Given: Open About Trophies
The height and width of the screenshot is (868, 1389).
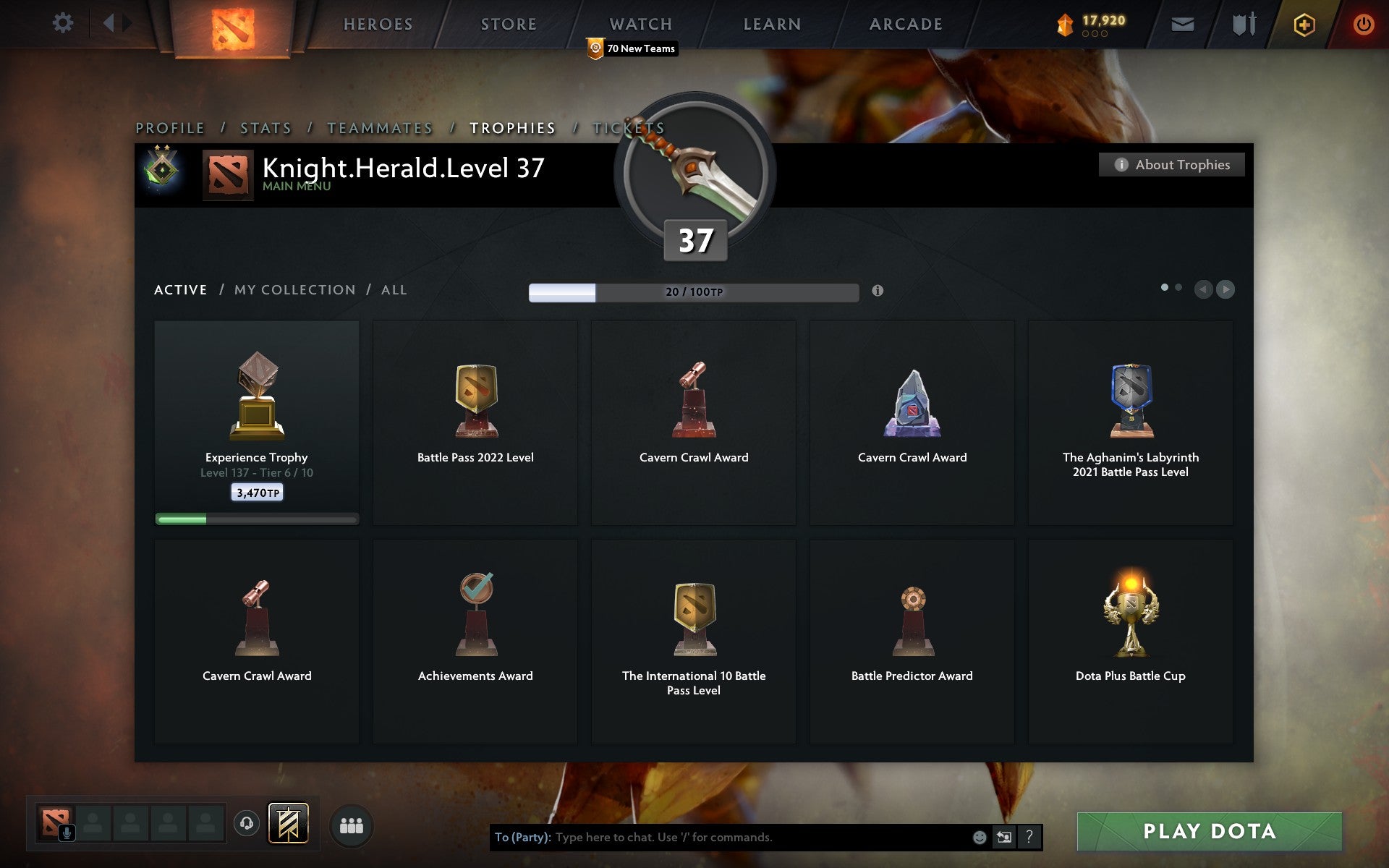Looking at the screenshot, I should (x=1171, y=165).
